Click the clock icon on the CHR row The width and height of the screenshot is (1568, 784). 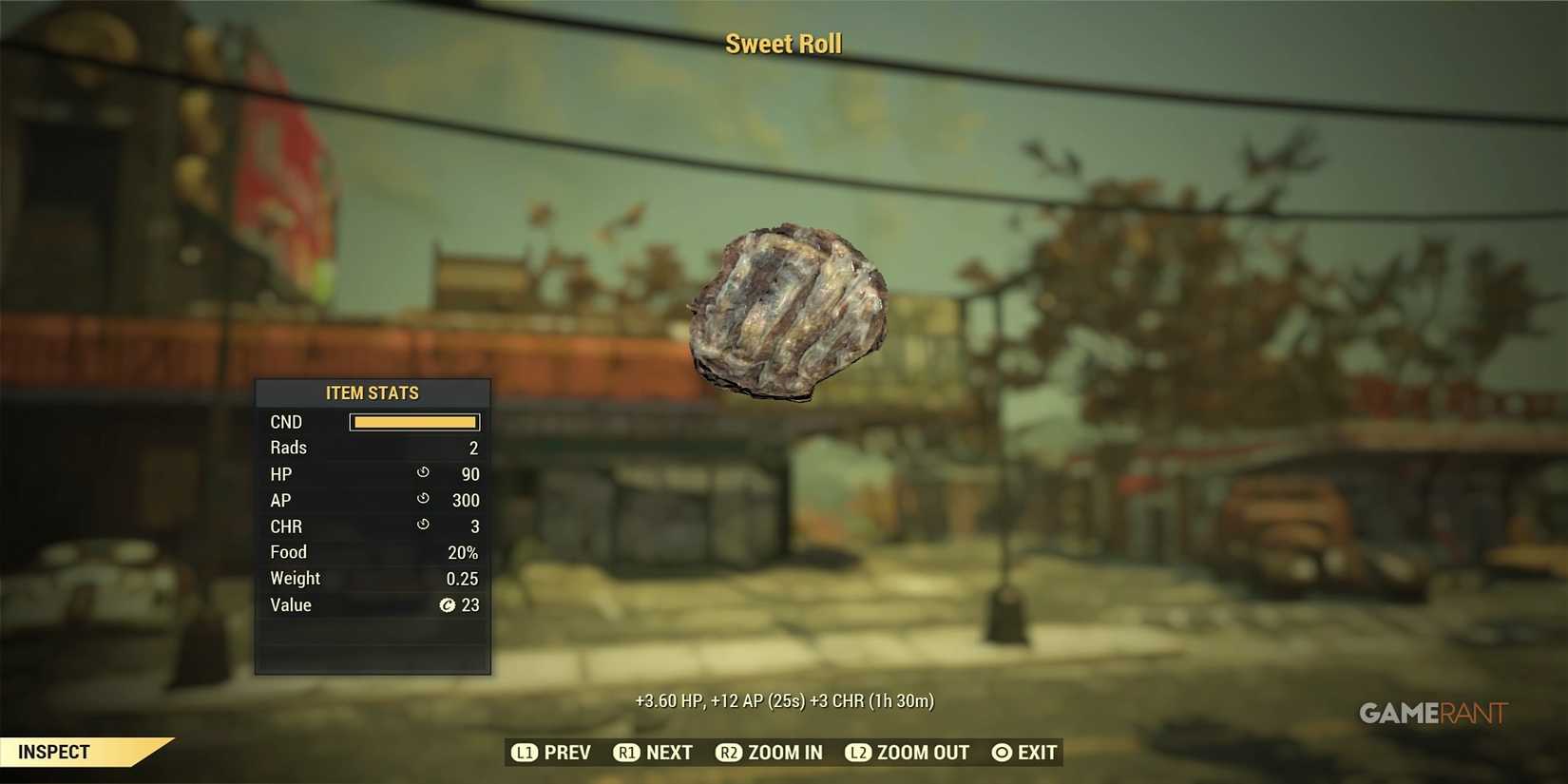(x=422, y=526)
